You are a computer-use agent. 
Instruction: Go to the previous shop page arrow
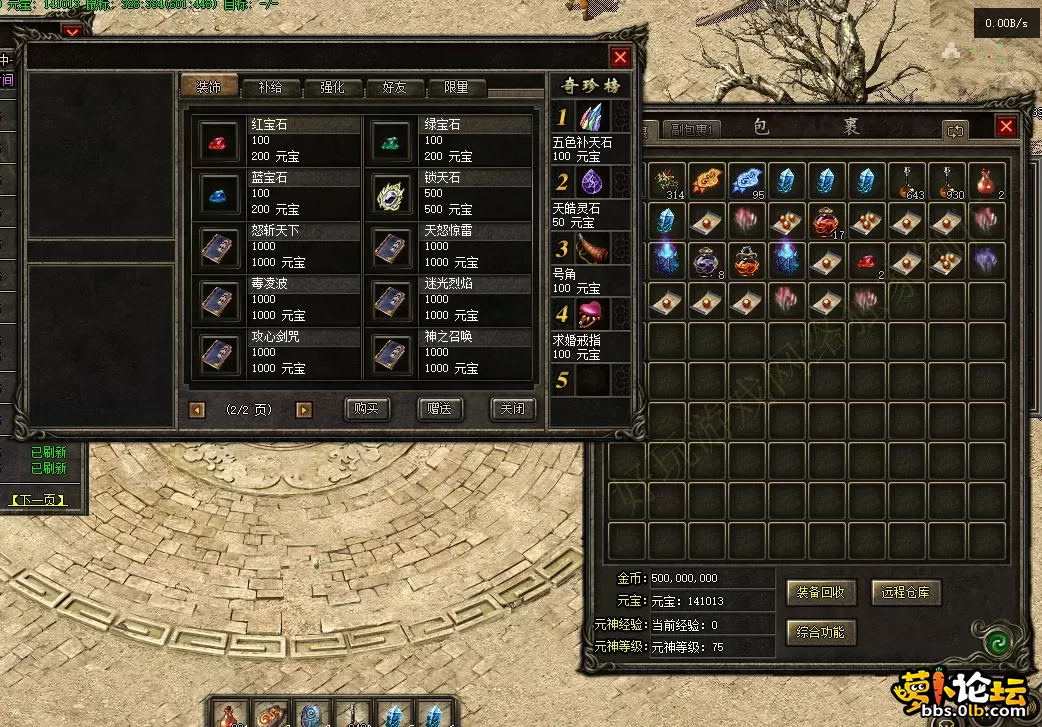point(197,409)
